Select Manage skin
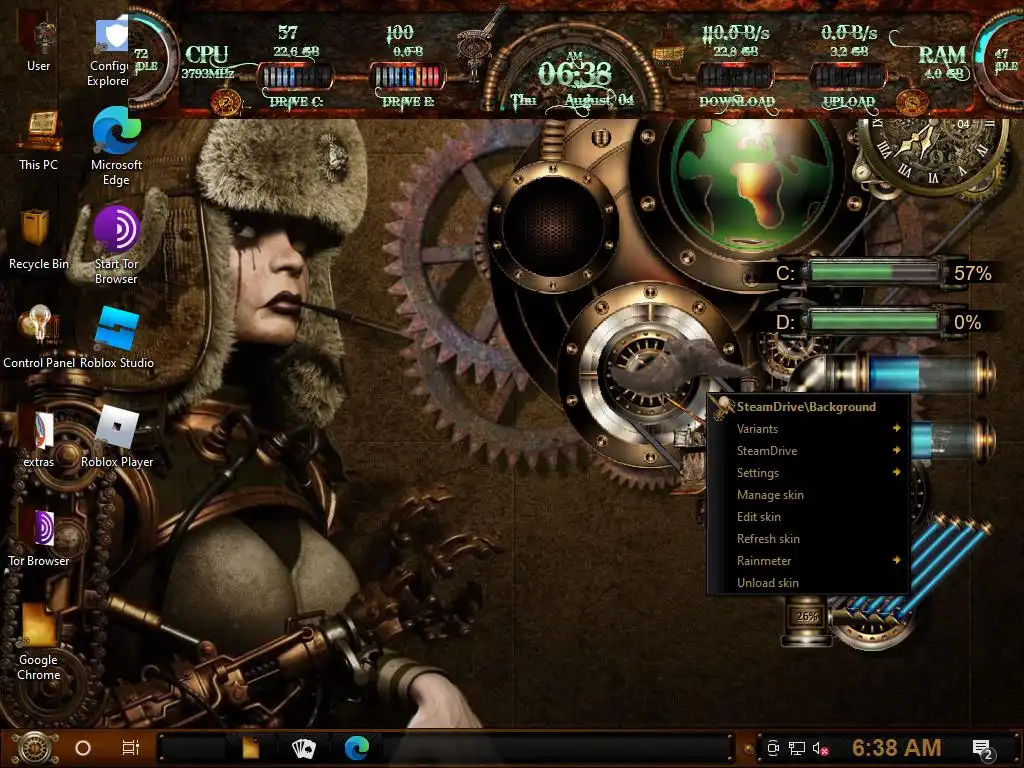Viewport: 1024px width, 768px height. point(770,495)
